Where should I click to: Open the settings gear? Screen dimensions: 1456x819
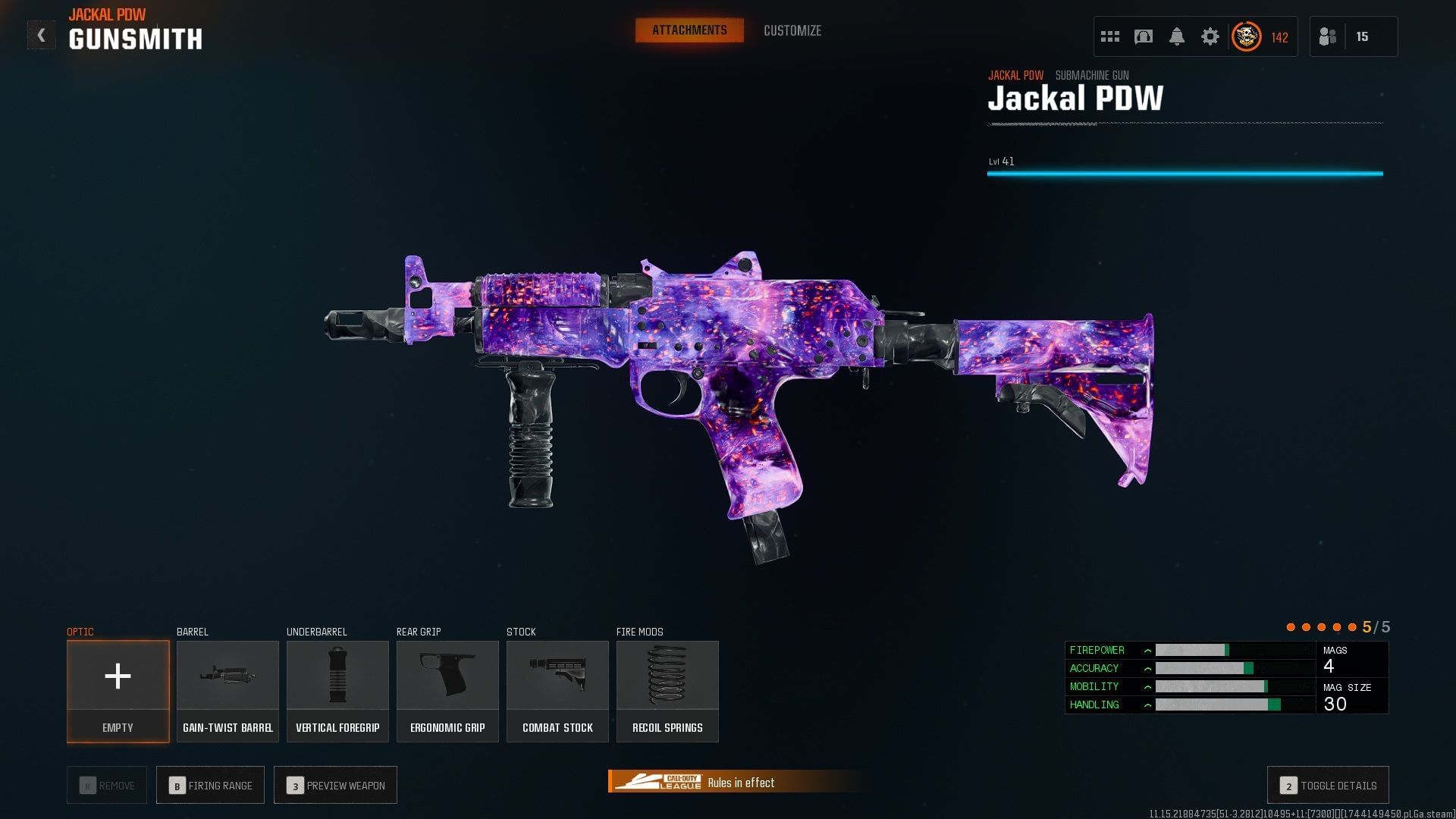click(1210, 36)
